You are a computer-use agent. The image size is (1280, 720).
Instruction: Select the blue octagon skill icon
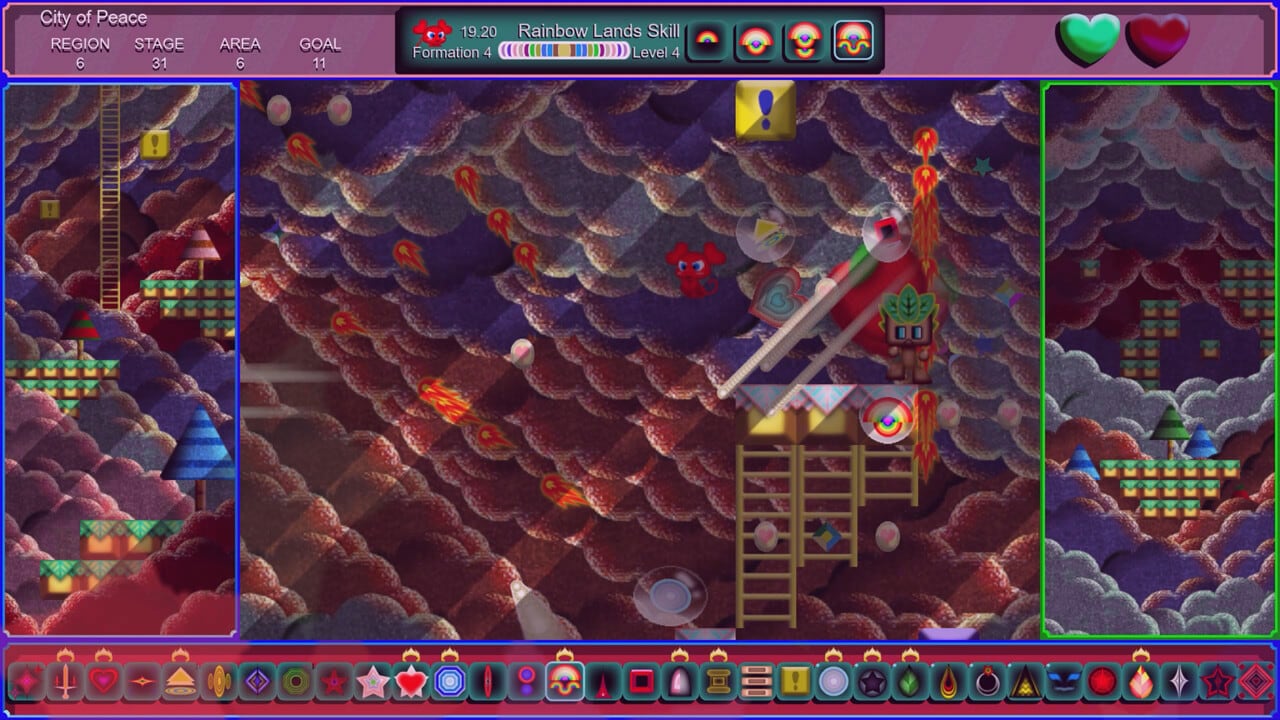pos(449,682)
